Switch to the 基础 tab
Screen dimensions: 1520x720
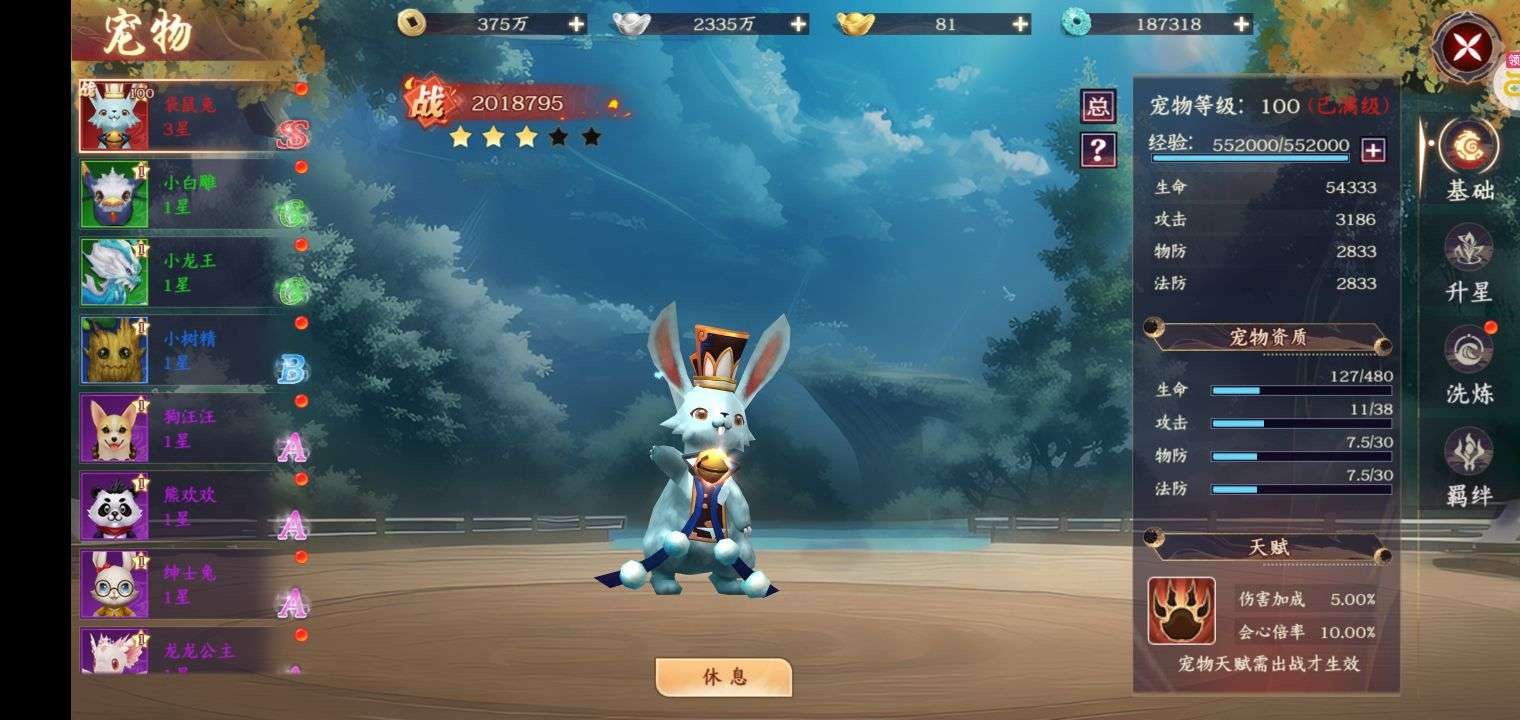tap(1469, 160)
